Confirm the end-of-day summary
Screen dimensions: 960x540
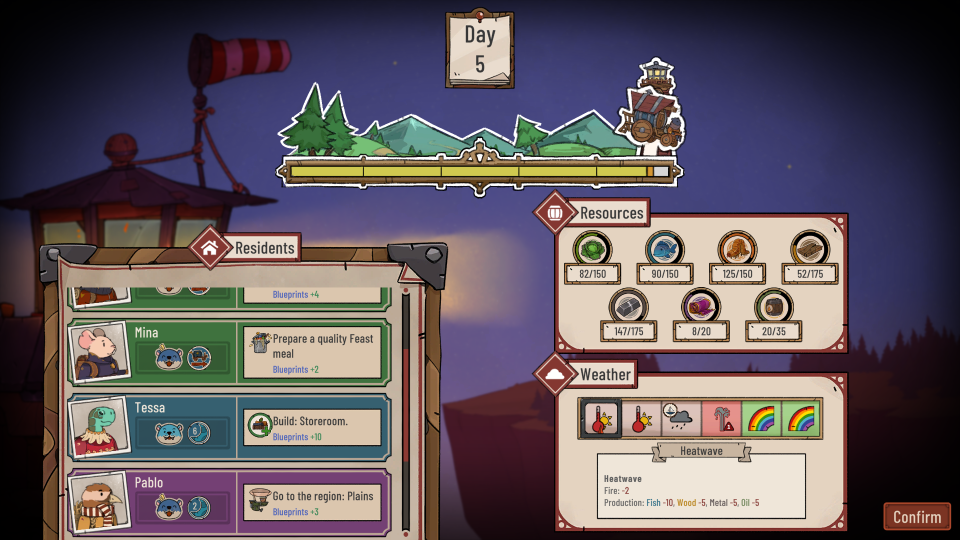point(916,516)
